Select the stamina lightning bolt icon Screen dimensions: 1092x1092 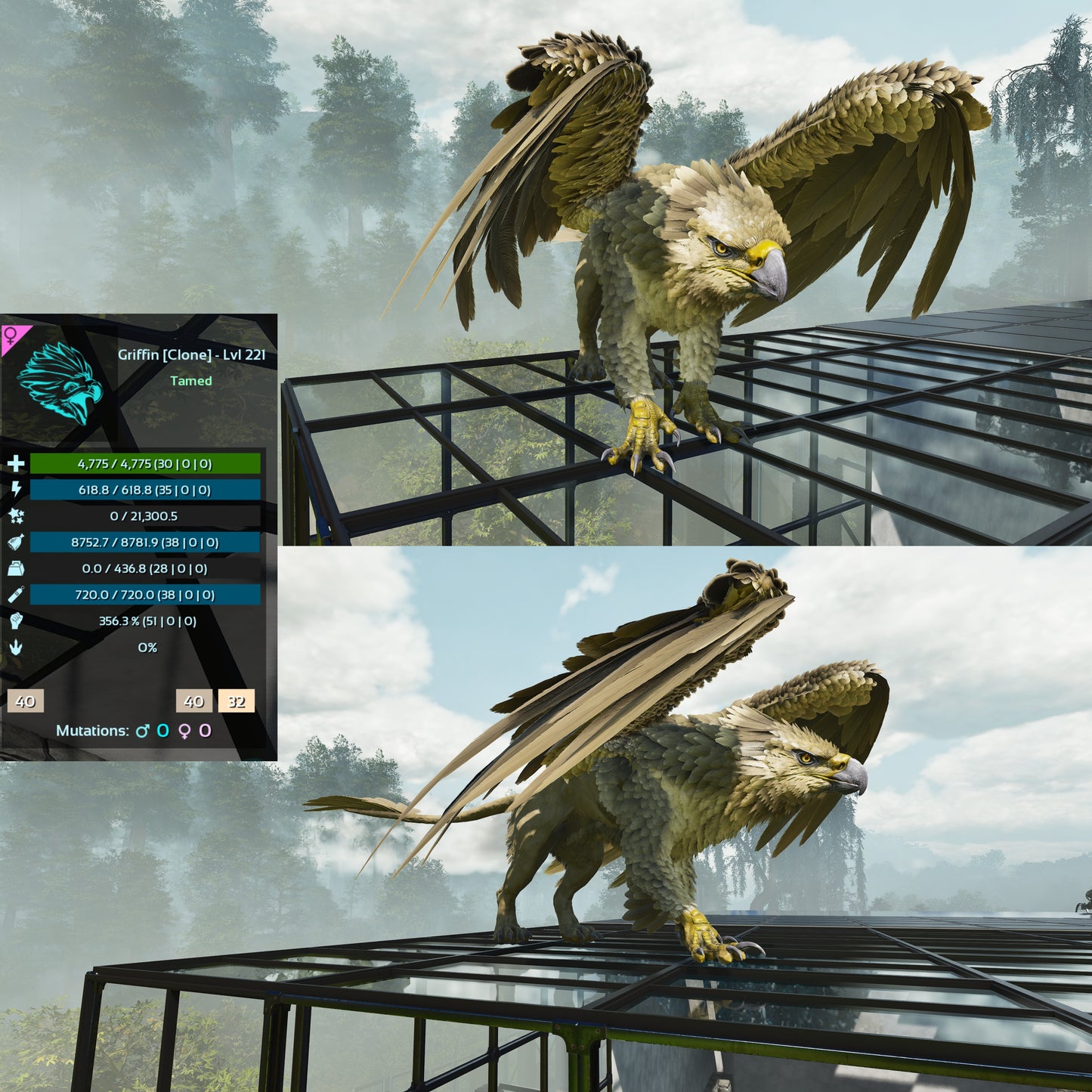click(x=15, y=490)
